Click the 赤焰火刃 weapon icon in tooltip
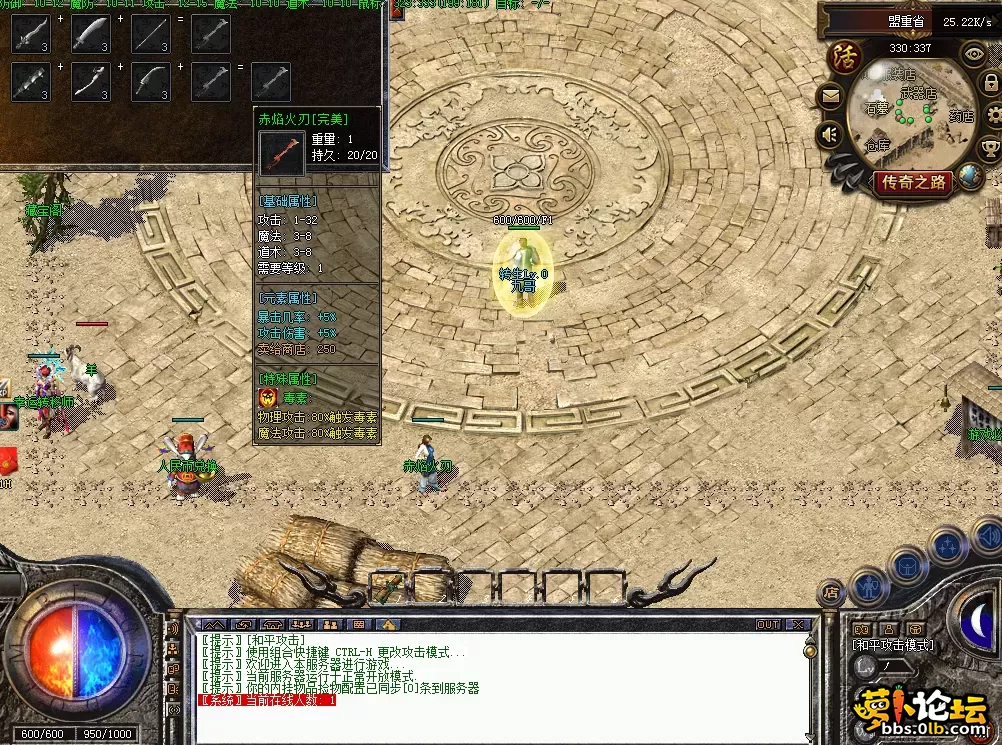This screenshot has height=745, width=1002. 281,150
